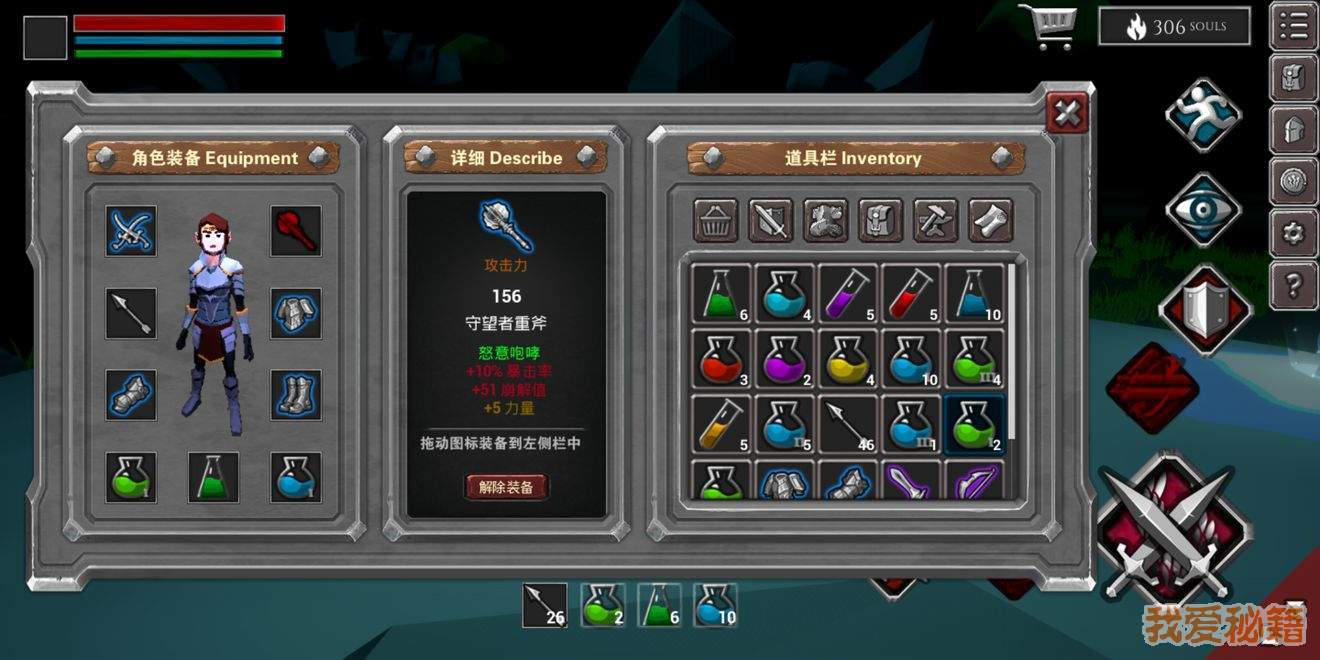
Task: Use the shield block ability
Action: 1203,308
